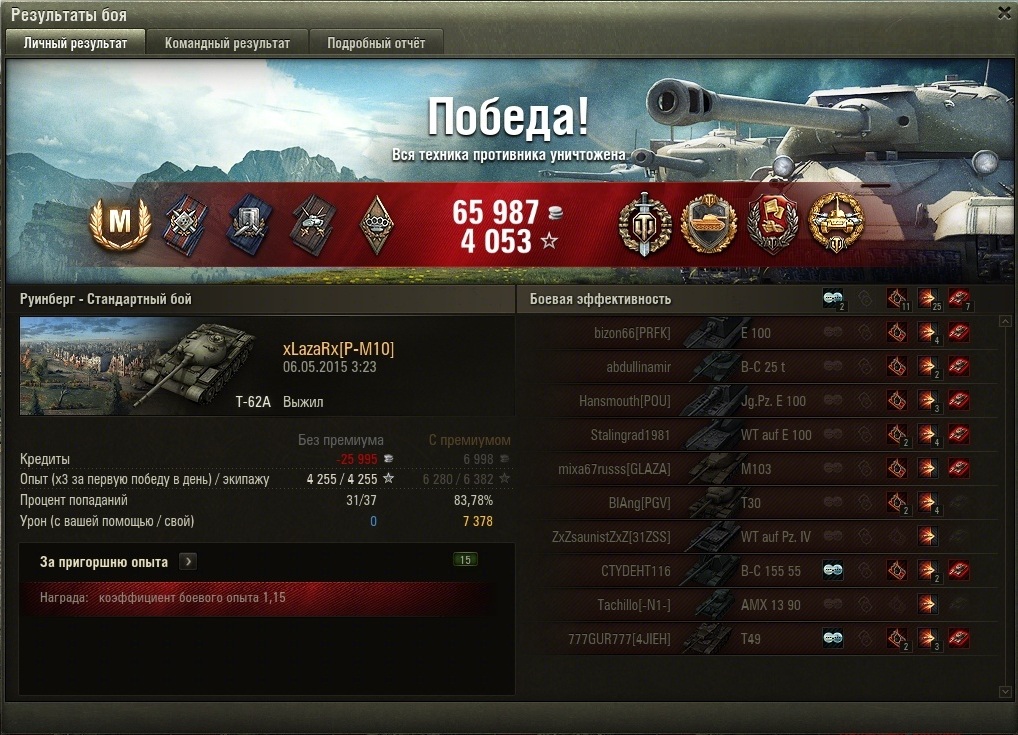1018x735 pixels.
Task: Switch to the Личный результат tab
Action: 75,43
